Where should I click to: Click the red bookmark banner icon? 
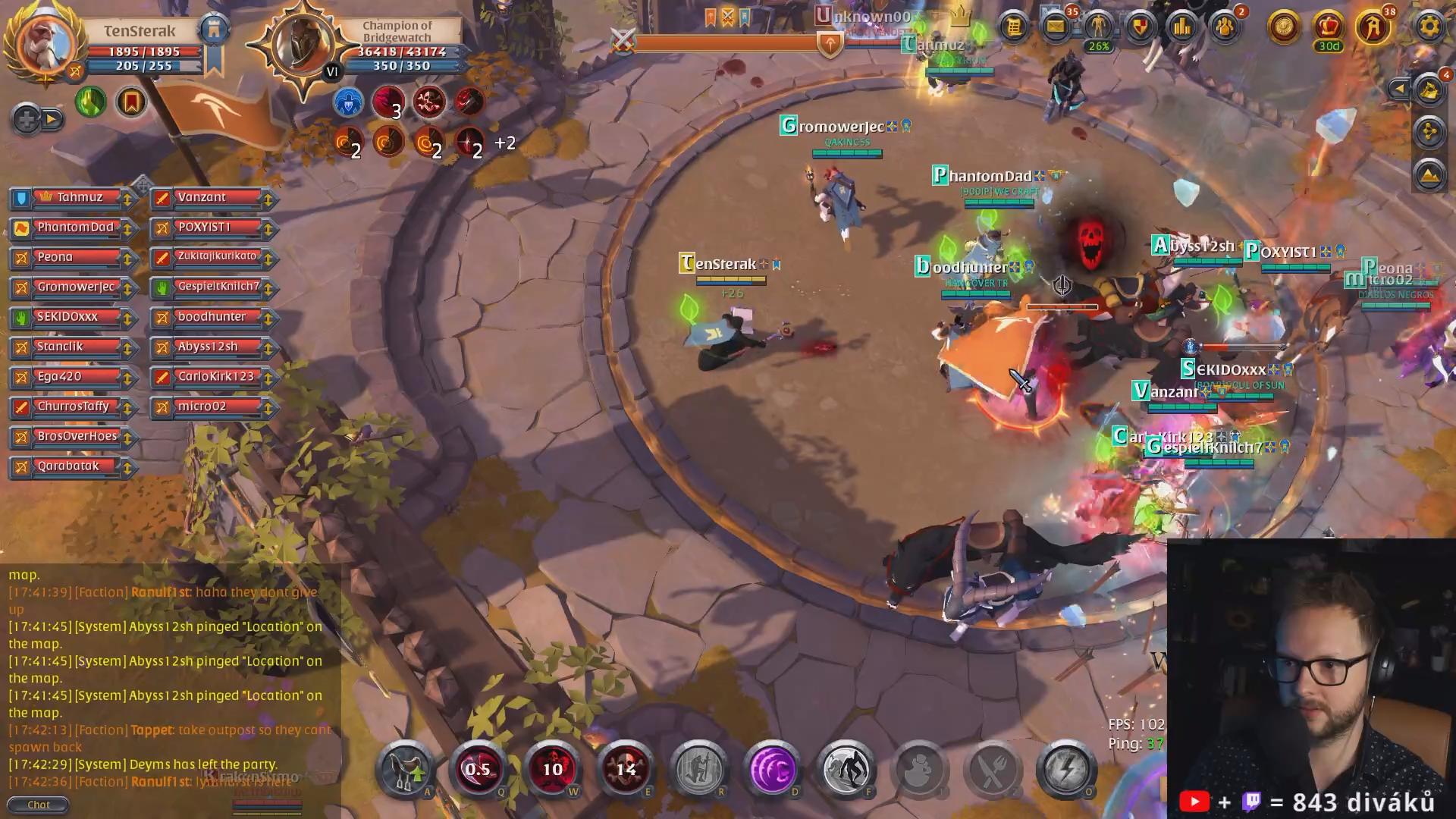(131, 102)
